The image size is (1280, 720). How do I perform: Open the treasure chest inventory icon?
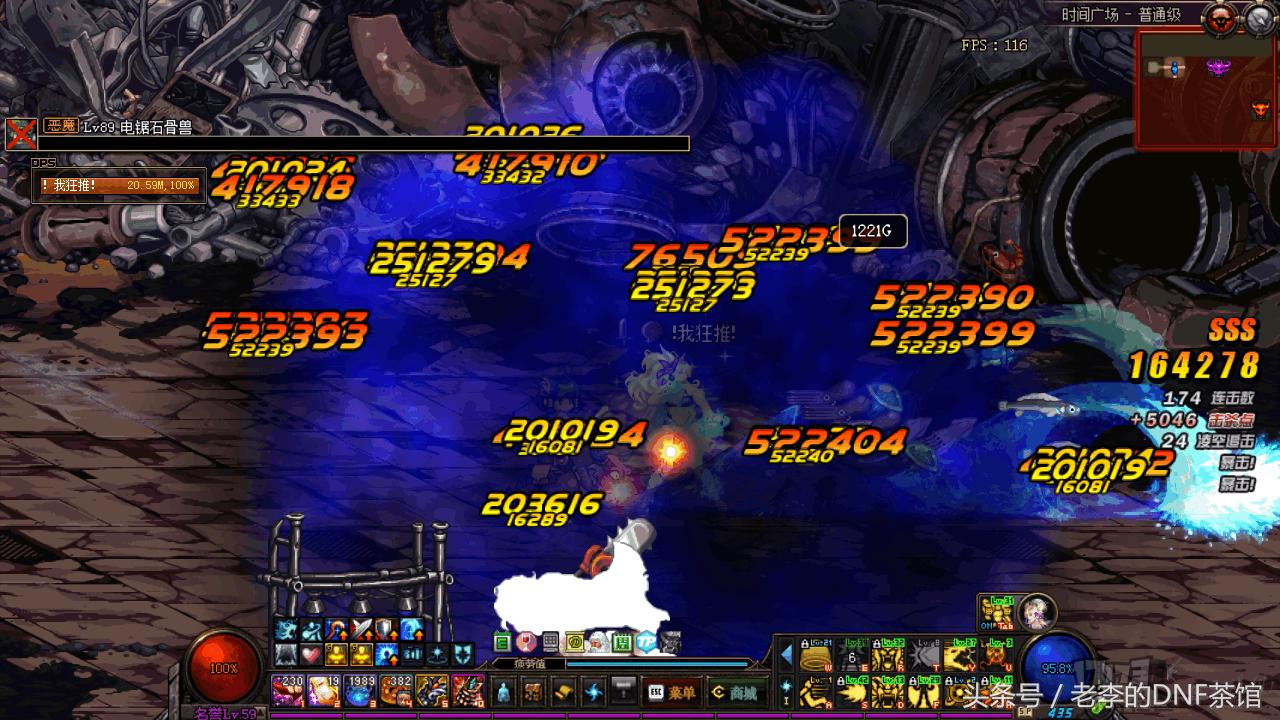click(536, 692)
